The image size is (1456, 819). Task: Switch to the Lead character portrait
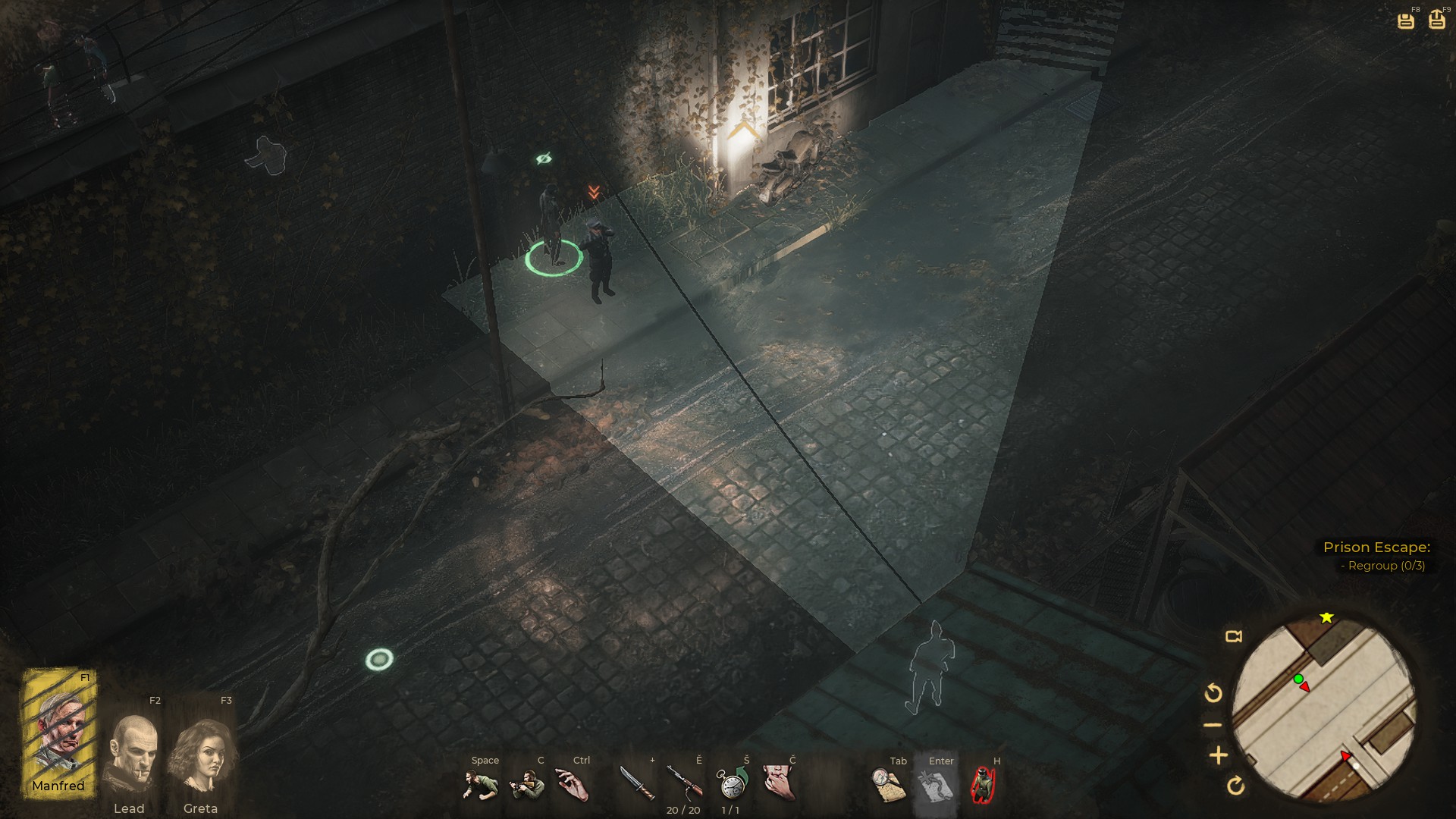point(130,755)
